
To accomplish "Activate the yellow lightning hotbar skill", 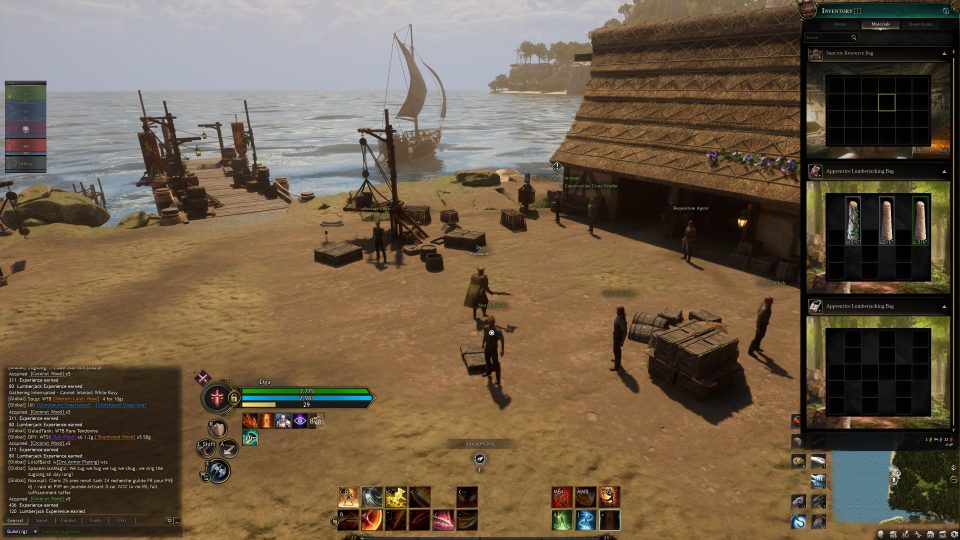I will click(x=396, y=496).
